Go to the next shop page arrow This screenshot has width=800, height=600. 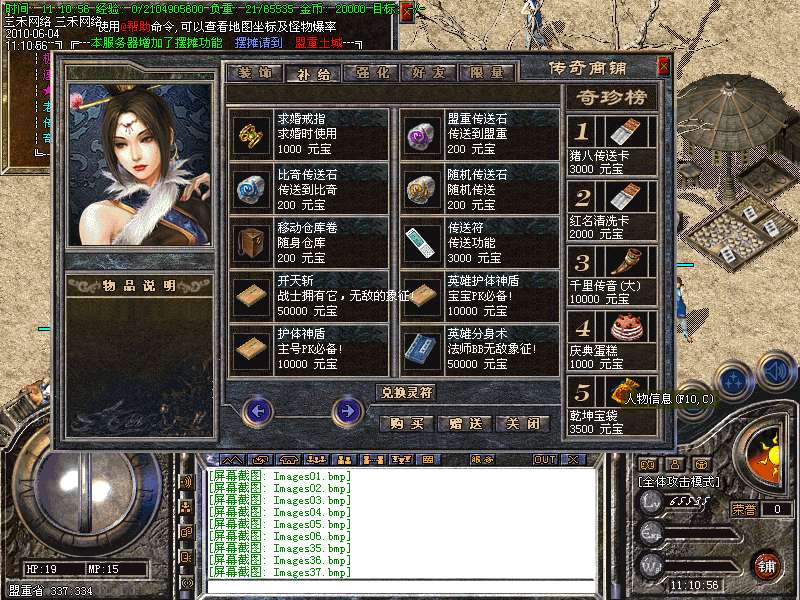[x=347, y=409]
